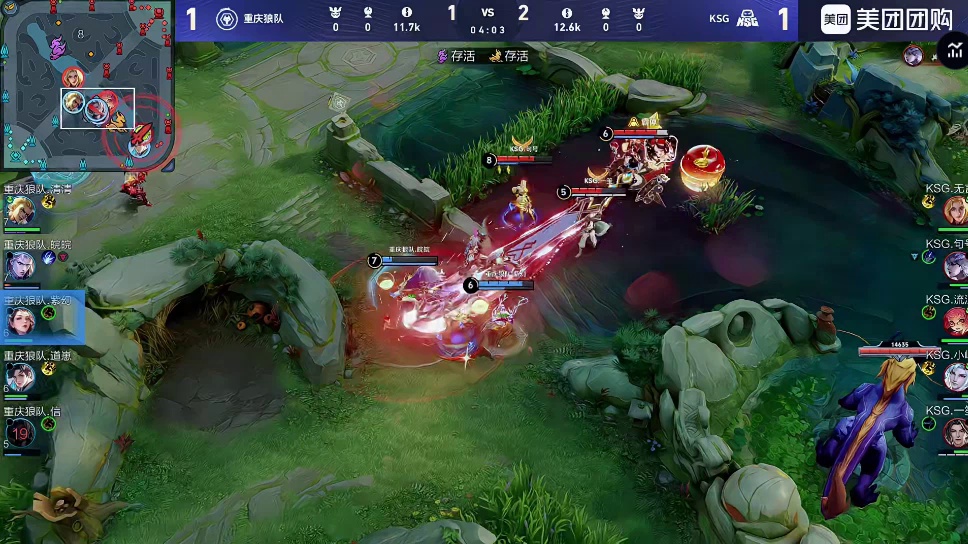Select player 重庆狼队.清清 portrait

point(20,212)
